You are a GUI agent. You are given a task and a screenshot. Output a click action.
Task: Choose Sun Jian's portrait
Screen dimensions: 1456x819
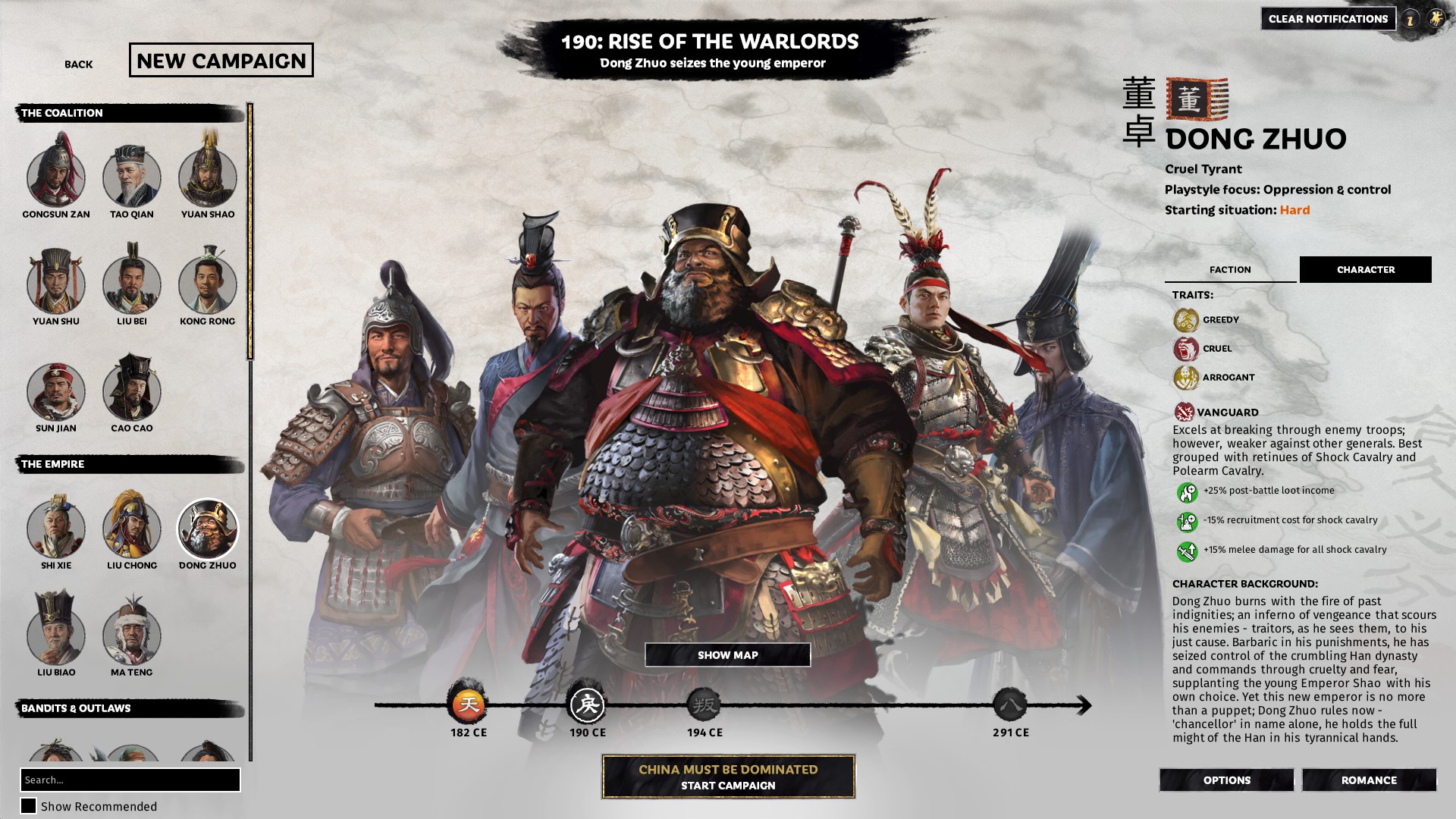(56, 392)
